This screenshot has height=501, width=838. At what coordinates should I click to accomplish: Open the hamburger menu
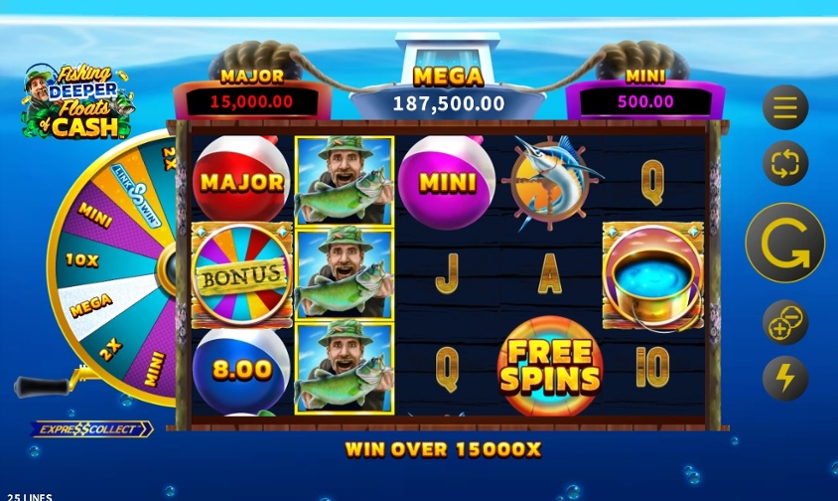785,107
